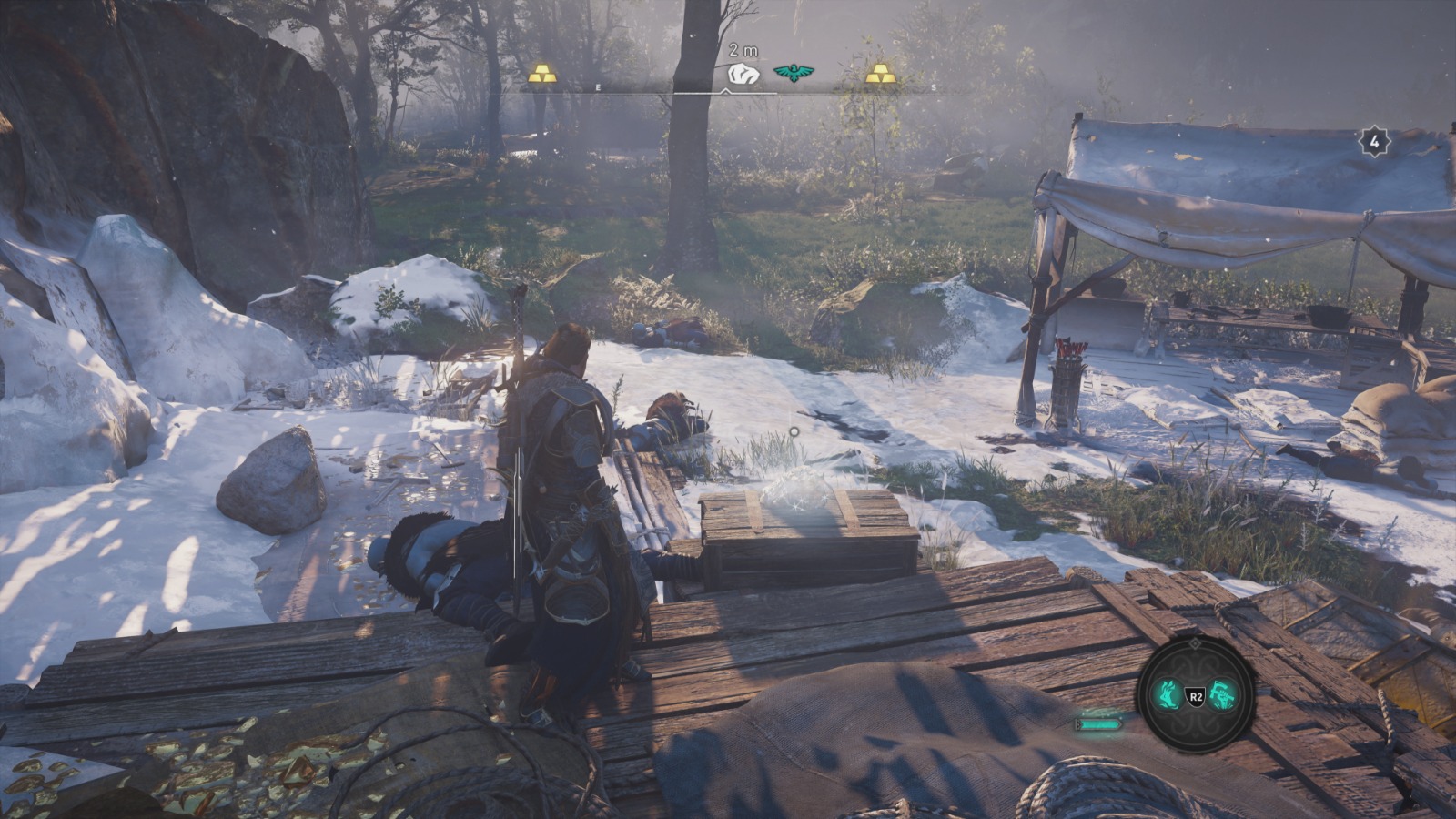Select the E cardinal direction on compass

pos(598,87)
